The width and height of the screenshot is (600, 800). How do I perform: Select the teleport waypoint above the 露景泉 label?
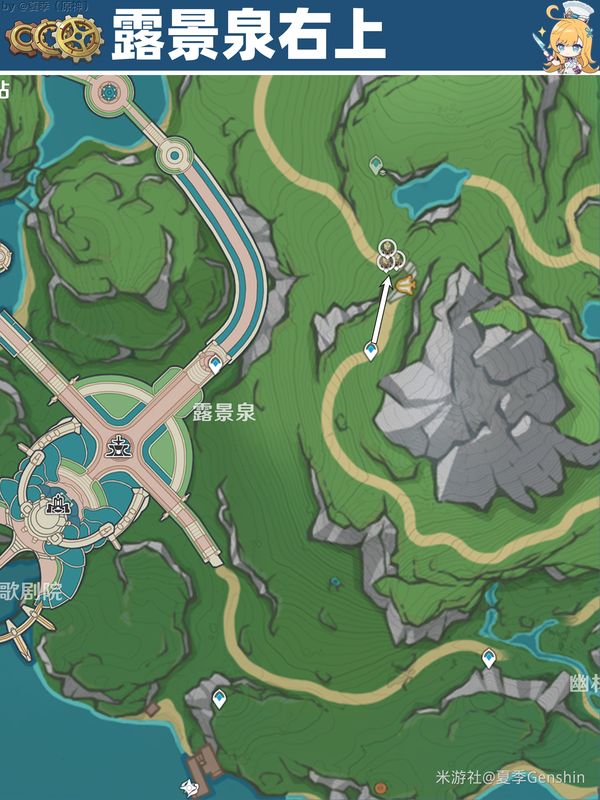click(x=215, y=366)
